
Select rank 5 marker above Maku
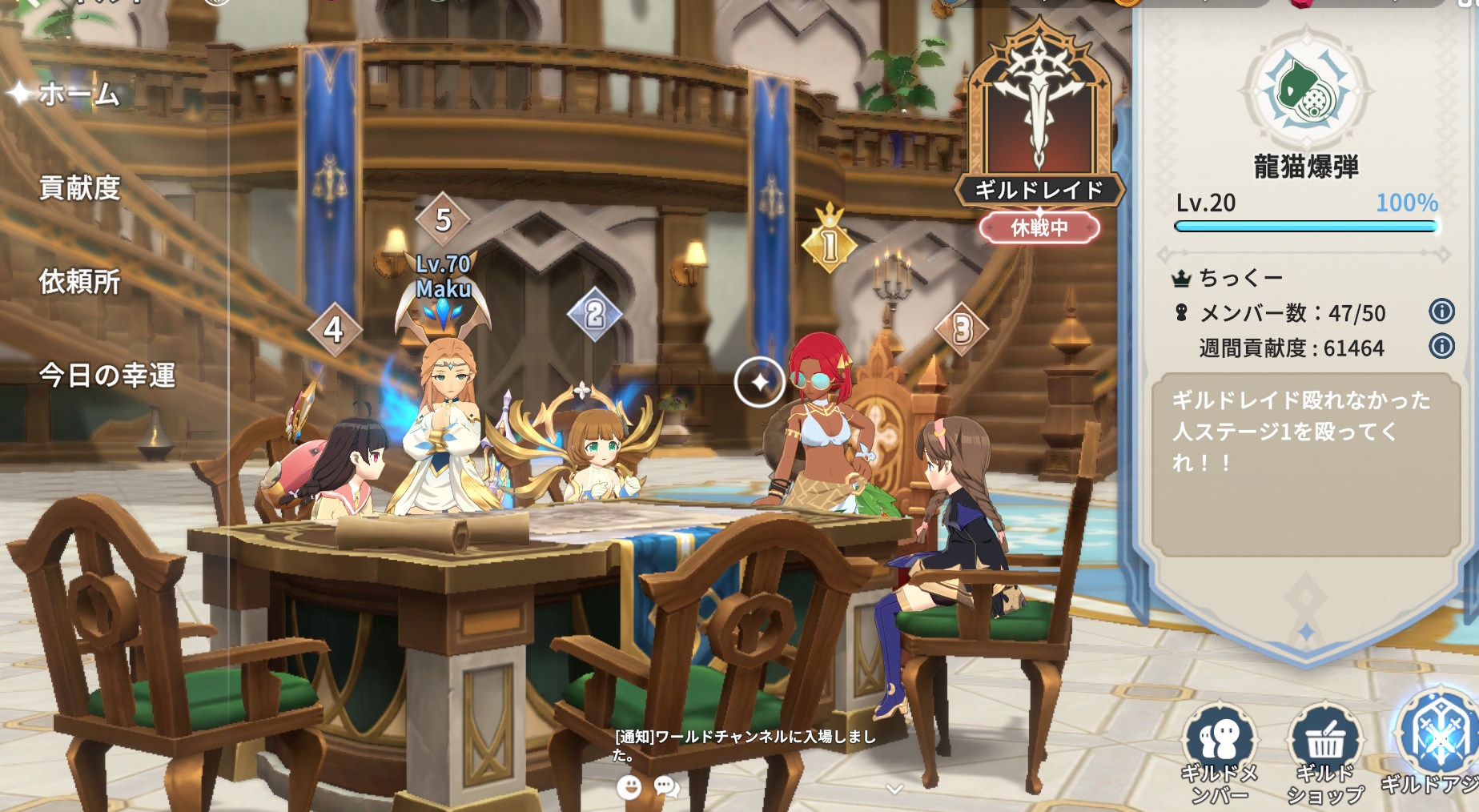point(443,219)
